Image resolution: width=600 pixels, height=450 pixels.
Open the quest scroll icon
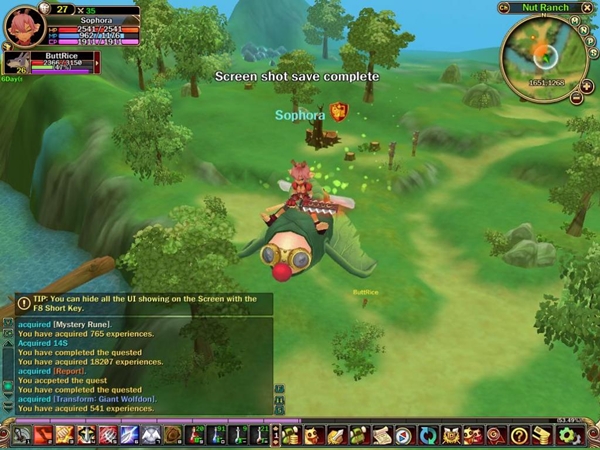pyautogui.click(x=381, y=435)
